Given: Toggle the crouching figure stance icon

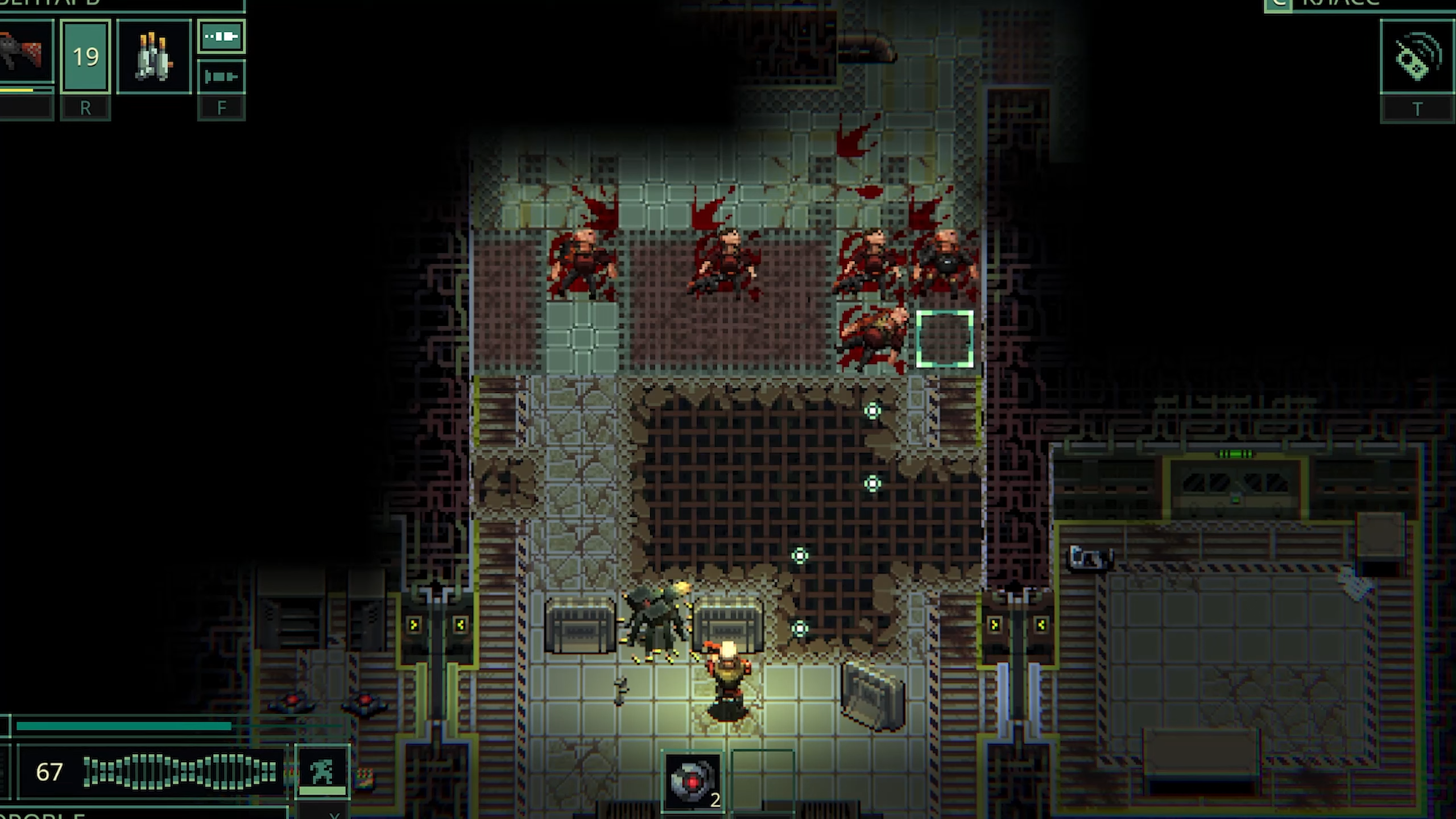Looking at the screenshot, I should (322, 769).
